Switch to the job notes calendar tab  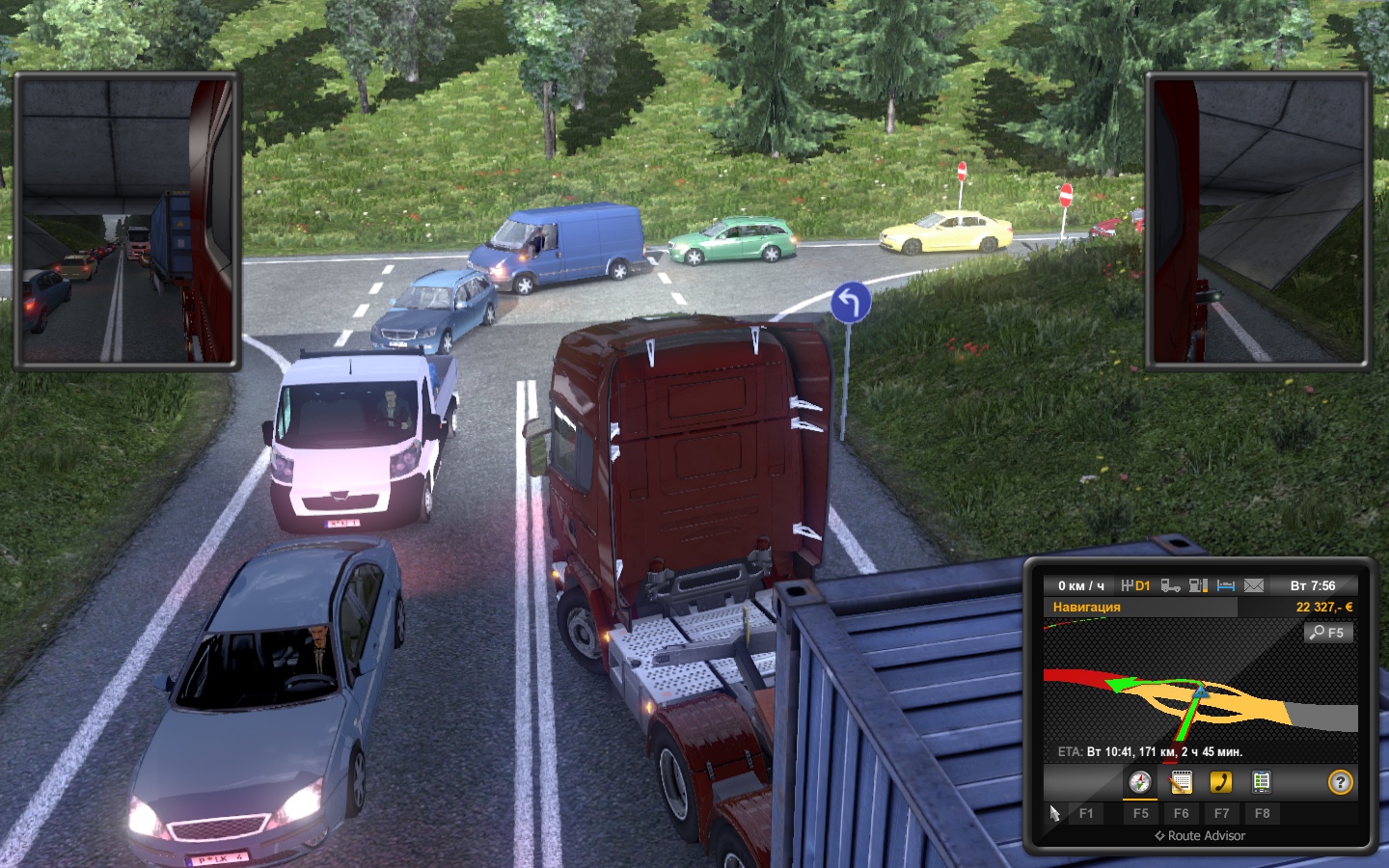1181,782
